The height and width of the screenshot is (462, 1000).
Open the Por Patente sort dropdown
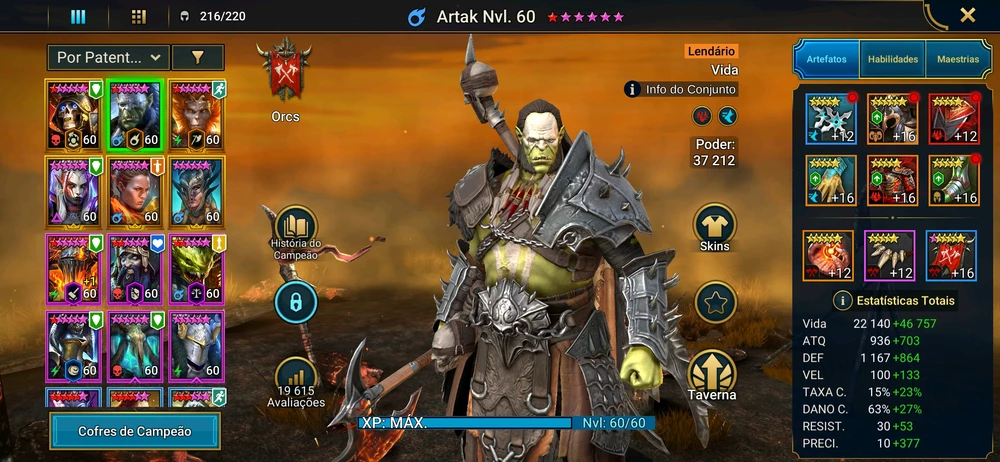pos(107,58)
